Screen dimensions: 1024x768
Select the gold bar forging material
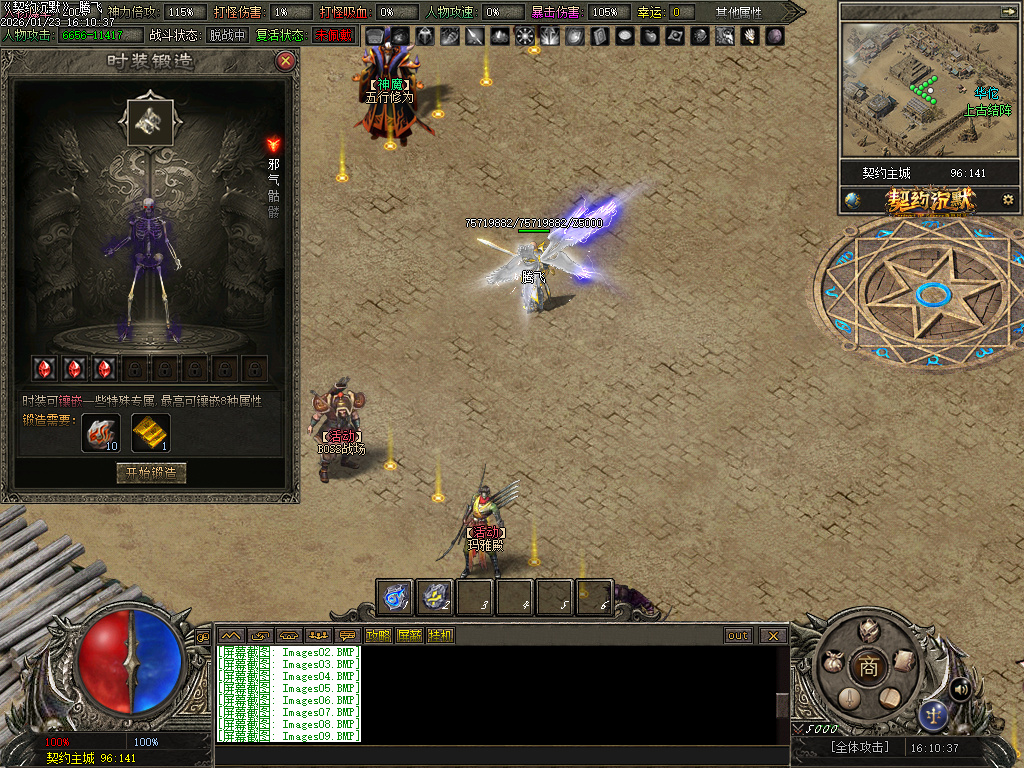[151, 433]
